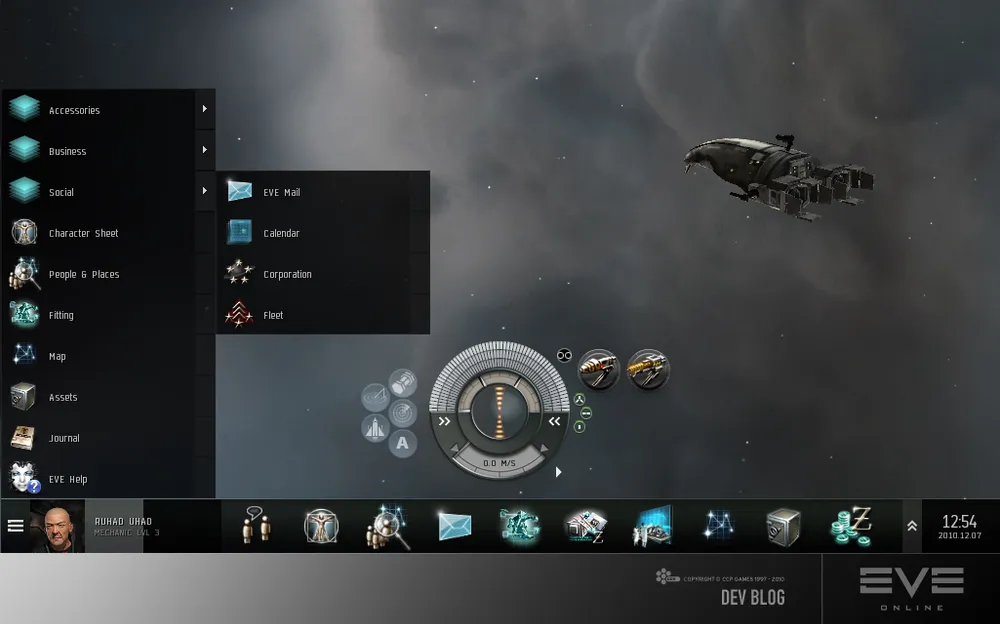
Task: Click the Ruhad Uhad character portrait
Action: click(58, 526)
